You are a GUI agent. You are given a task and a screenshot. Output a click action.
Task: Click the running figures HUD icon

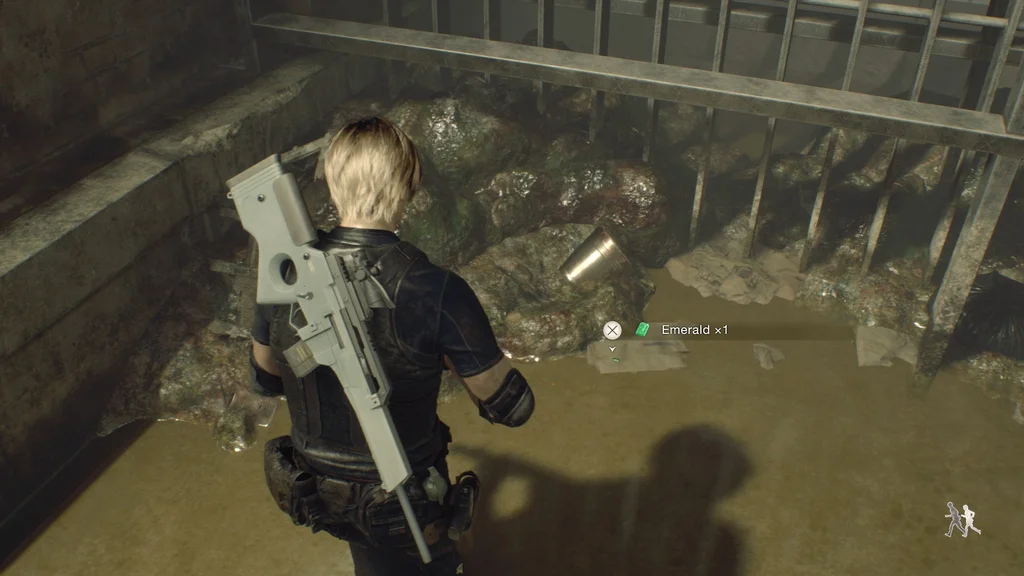[962, 519]
